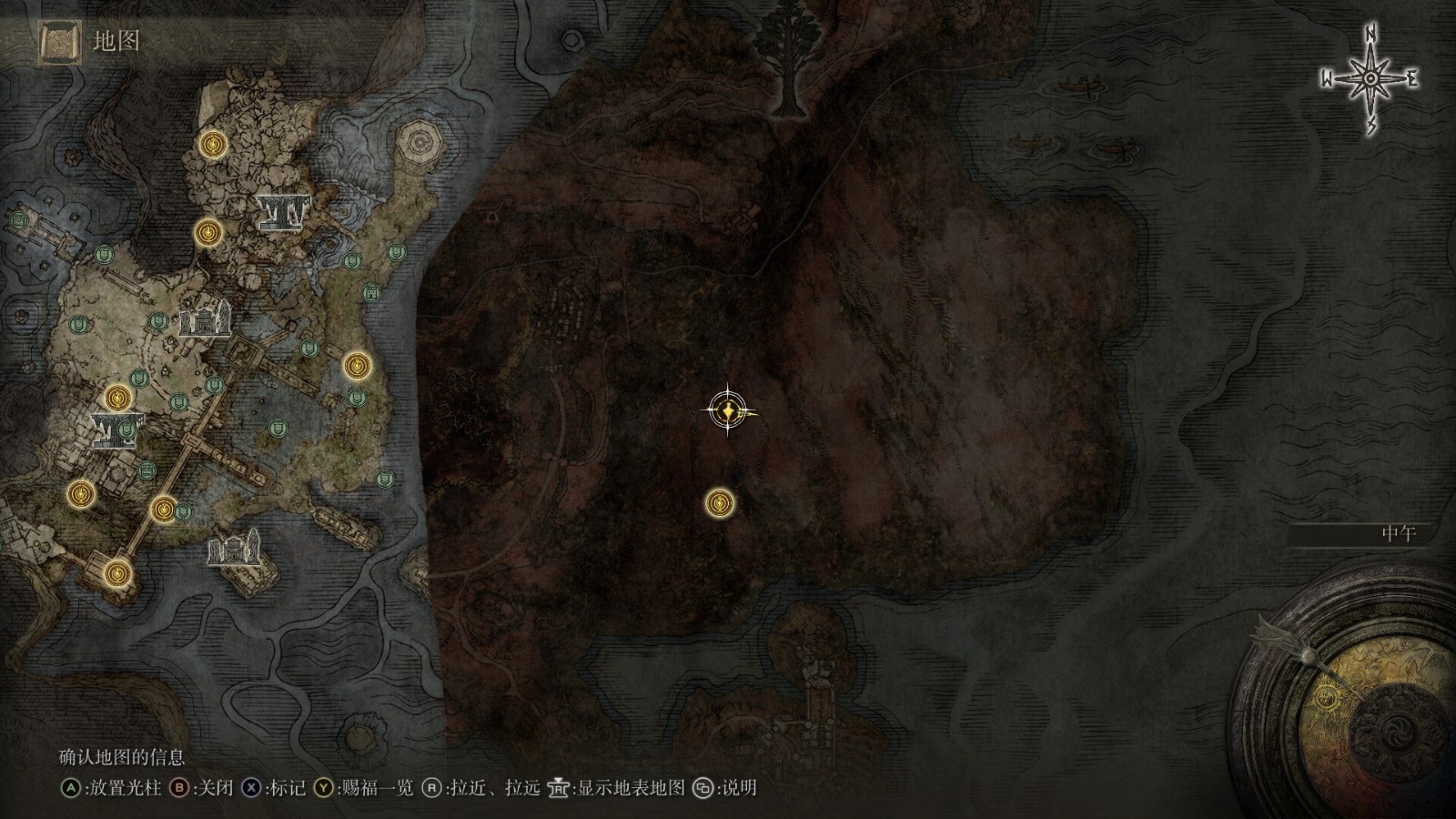The height and width of the screenshot is (819, 1456).
Task: Click the player position crosshair marker
Action: (728, 411)
